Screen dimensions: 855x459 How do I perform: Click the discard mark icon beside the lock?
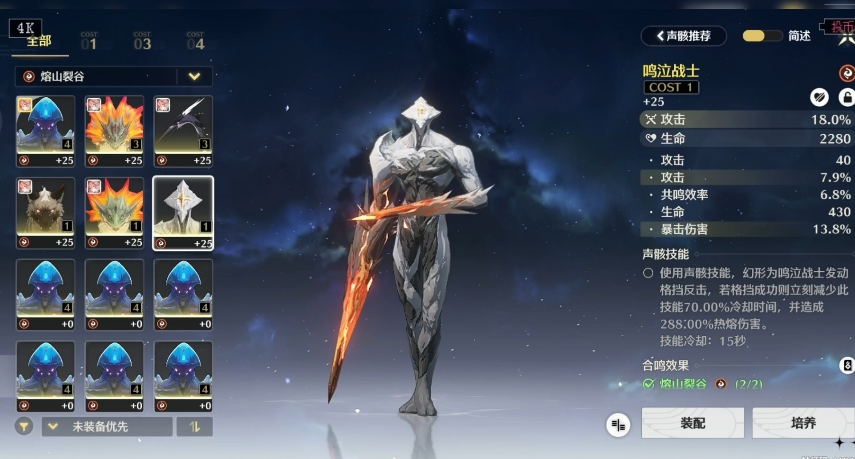pyautogui.click(x=819, y=97)
